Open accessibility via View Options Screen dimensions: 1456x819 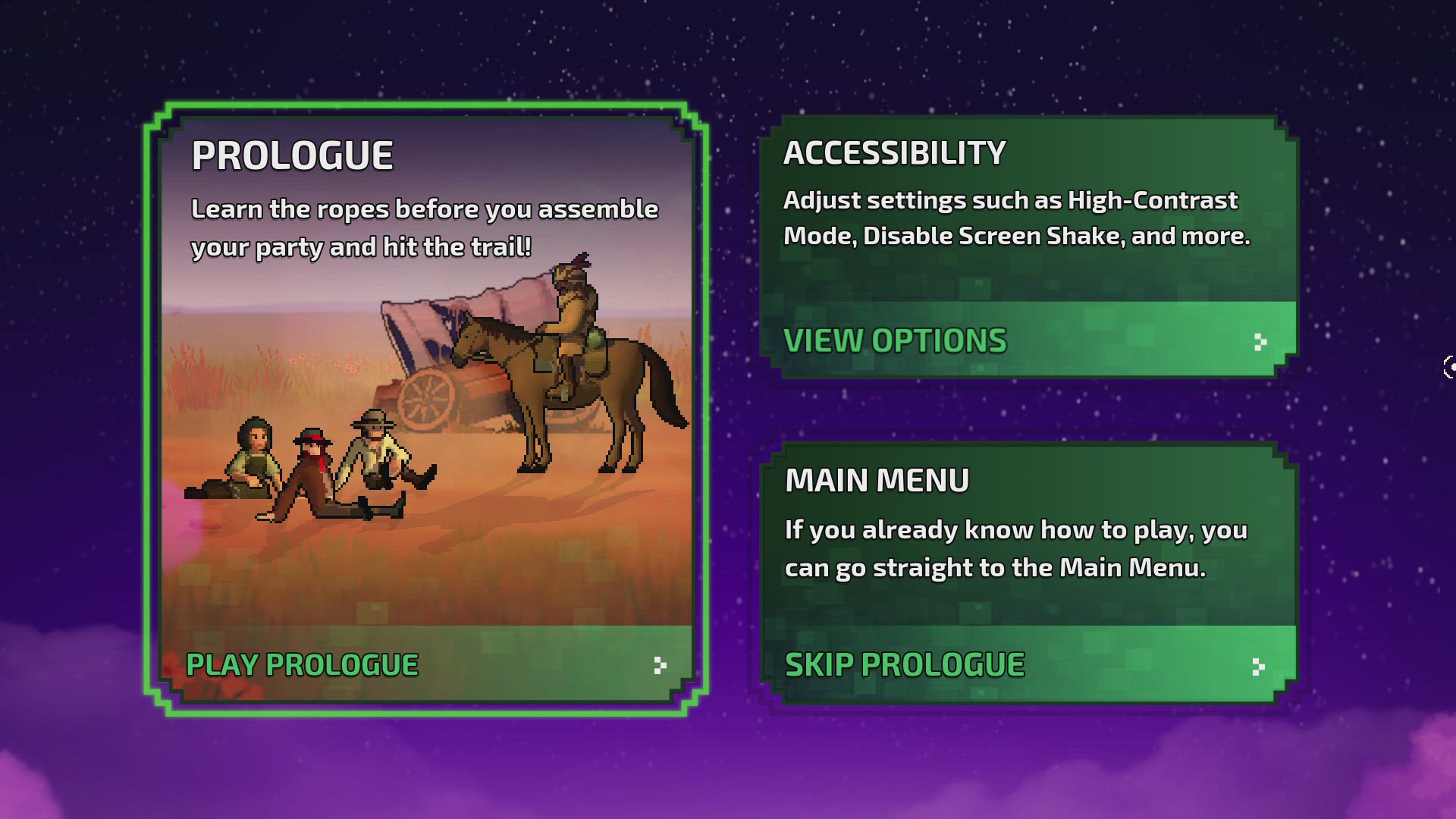tap(1028, 340)
